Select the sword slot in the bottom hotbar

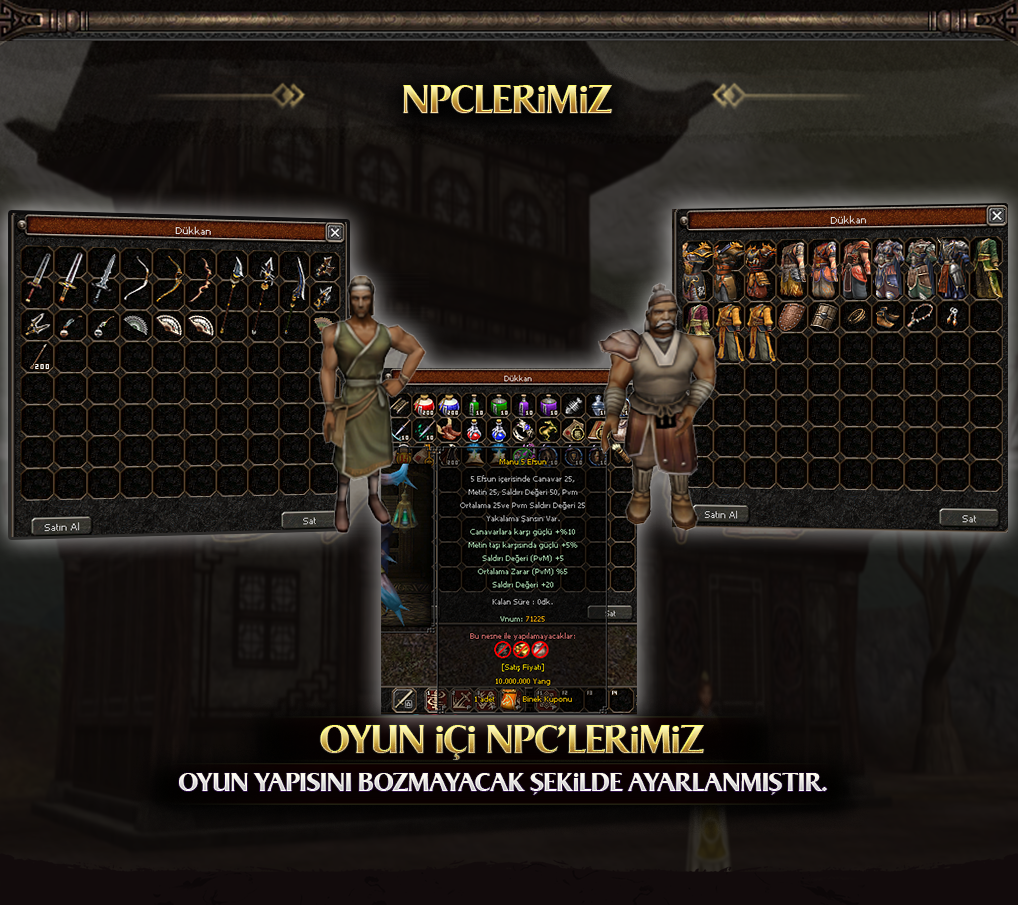[x=405, y=699]
